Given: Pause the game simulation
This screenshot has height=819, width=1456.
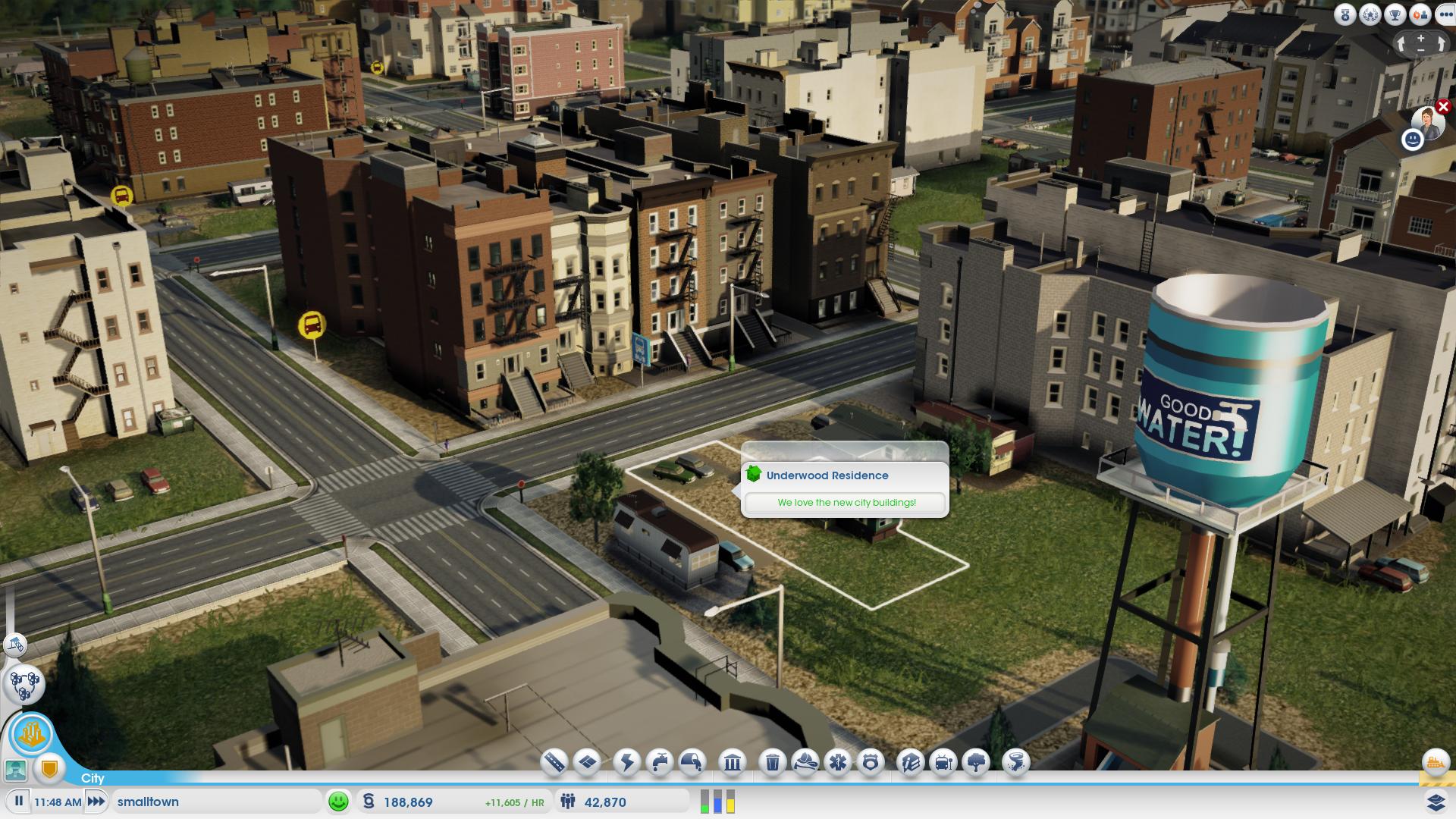Looking at the screenshot, I should 19,801.
